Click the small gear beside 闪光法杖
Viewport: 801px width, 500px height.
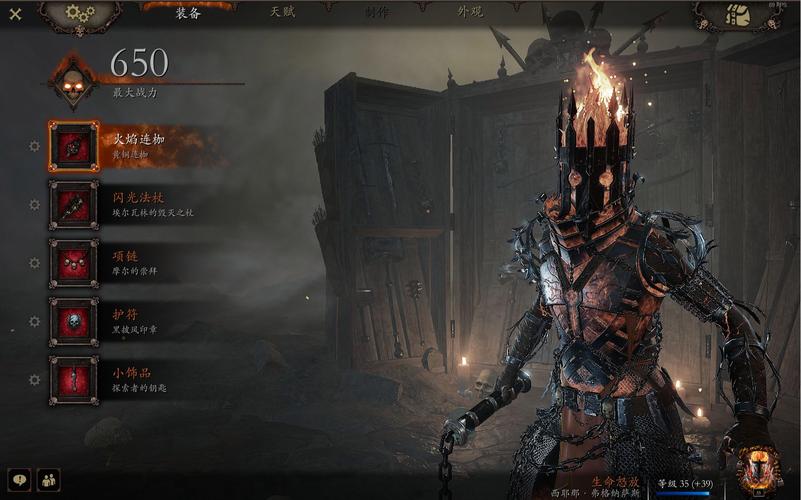pos(35,204)
